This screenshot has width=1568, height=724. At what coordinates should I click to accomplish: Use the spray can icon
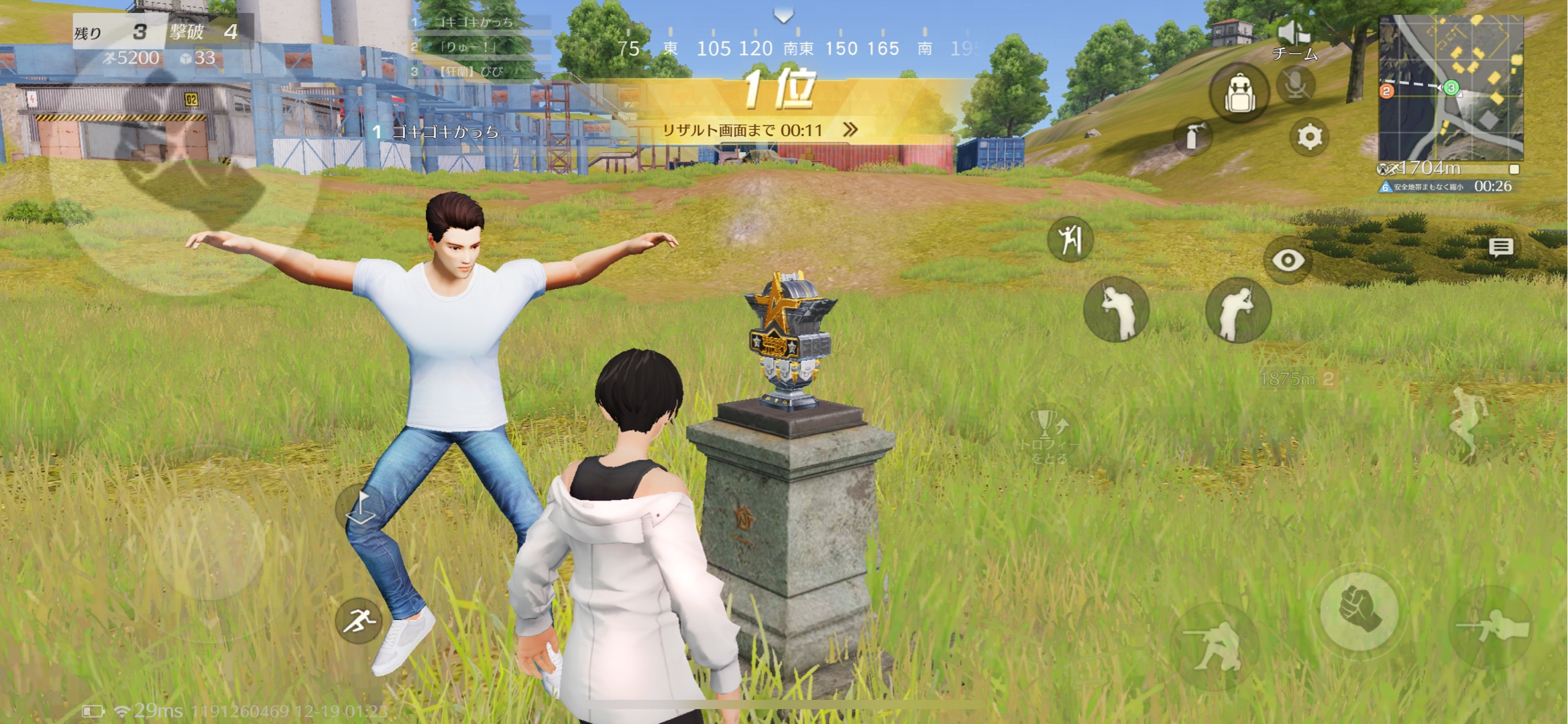tap(1193, 137)
